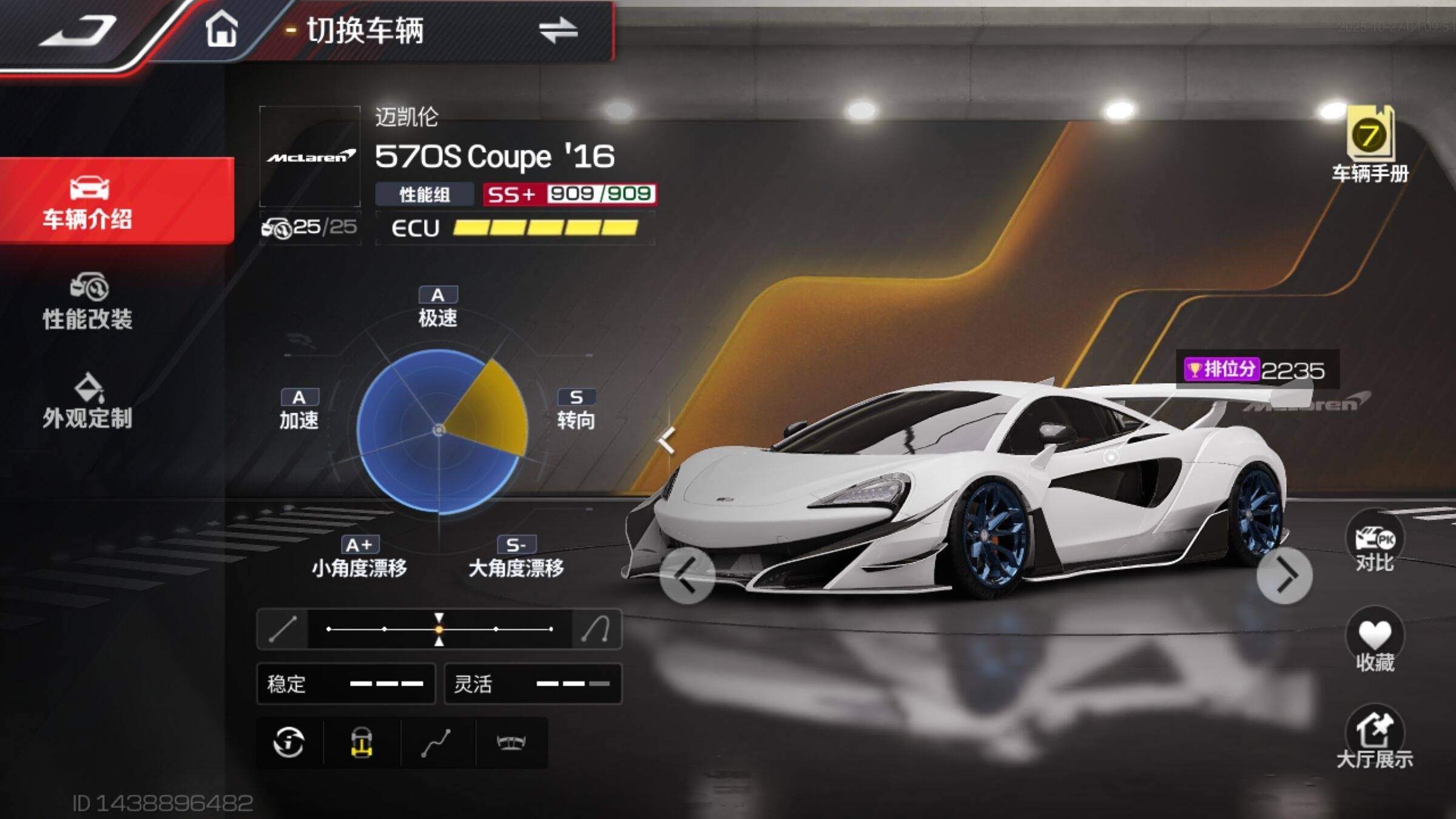1456x819 pixels.
Task: Choose the curved track line icon
Action: [436, 743]
